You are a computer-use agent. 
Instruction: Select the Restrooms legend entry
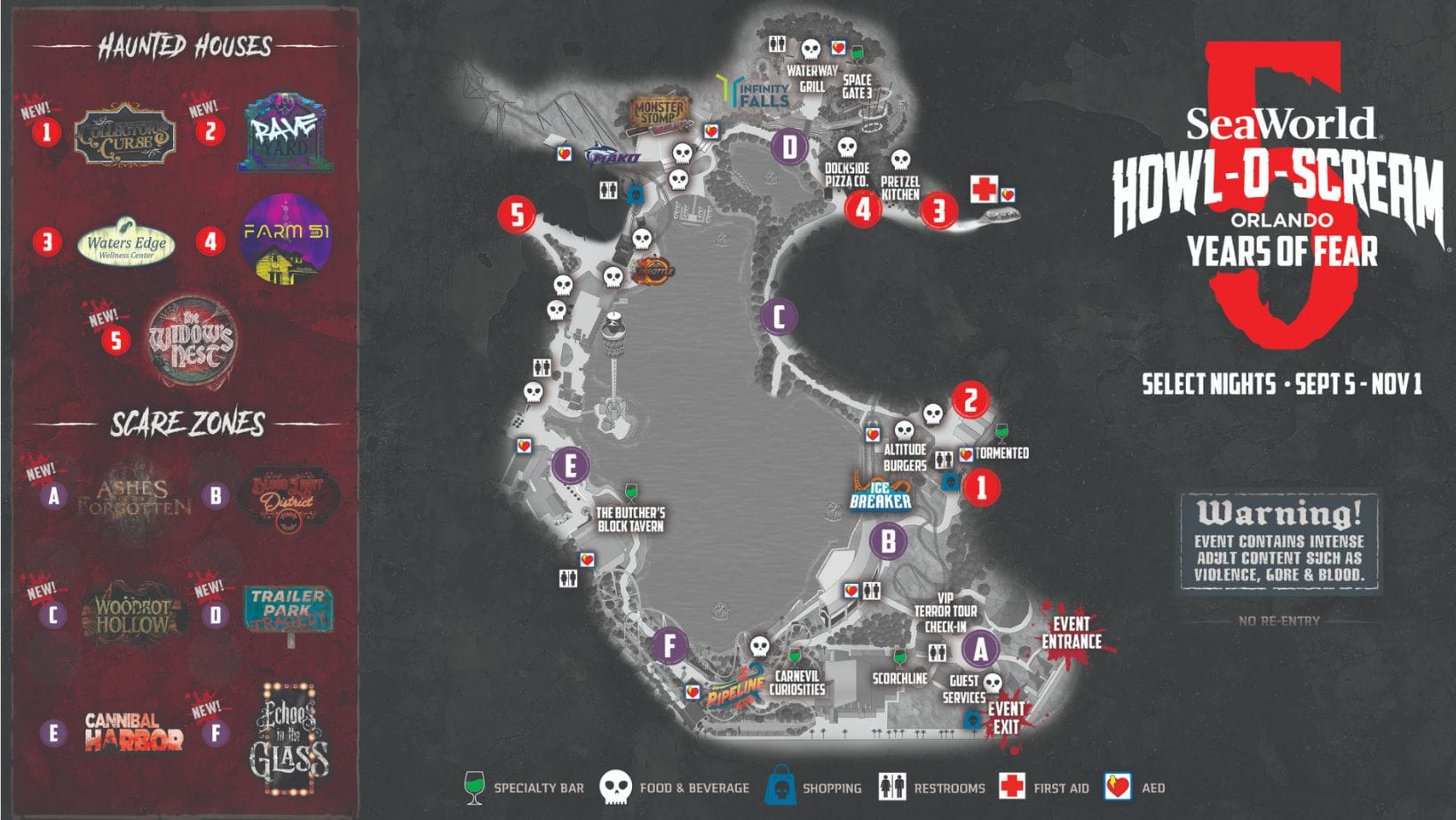click(930, 787)
